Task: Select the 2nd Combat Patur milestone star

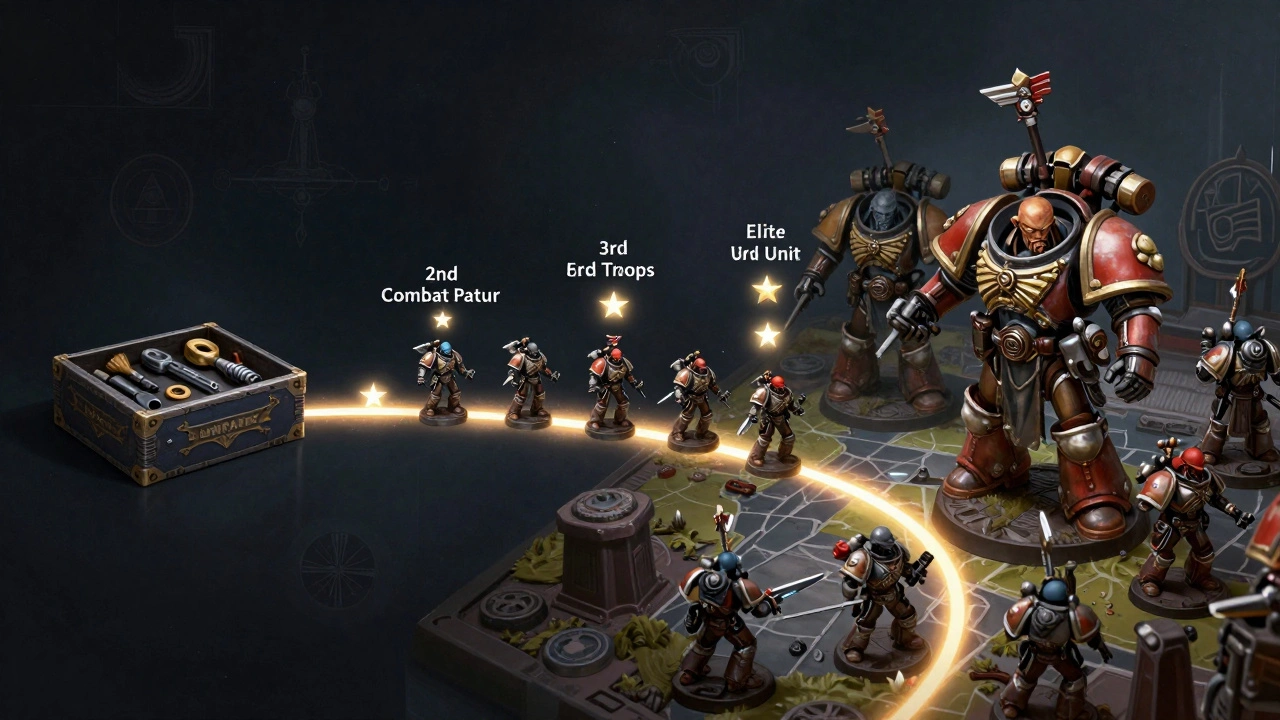Action: coord(442,320)
